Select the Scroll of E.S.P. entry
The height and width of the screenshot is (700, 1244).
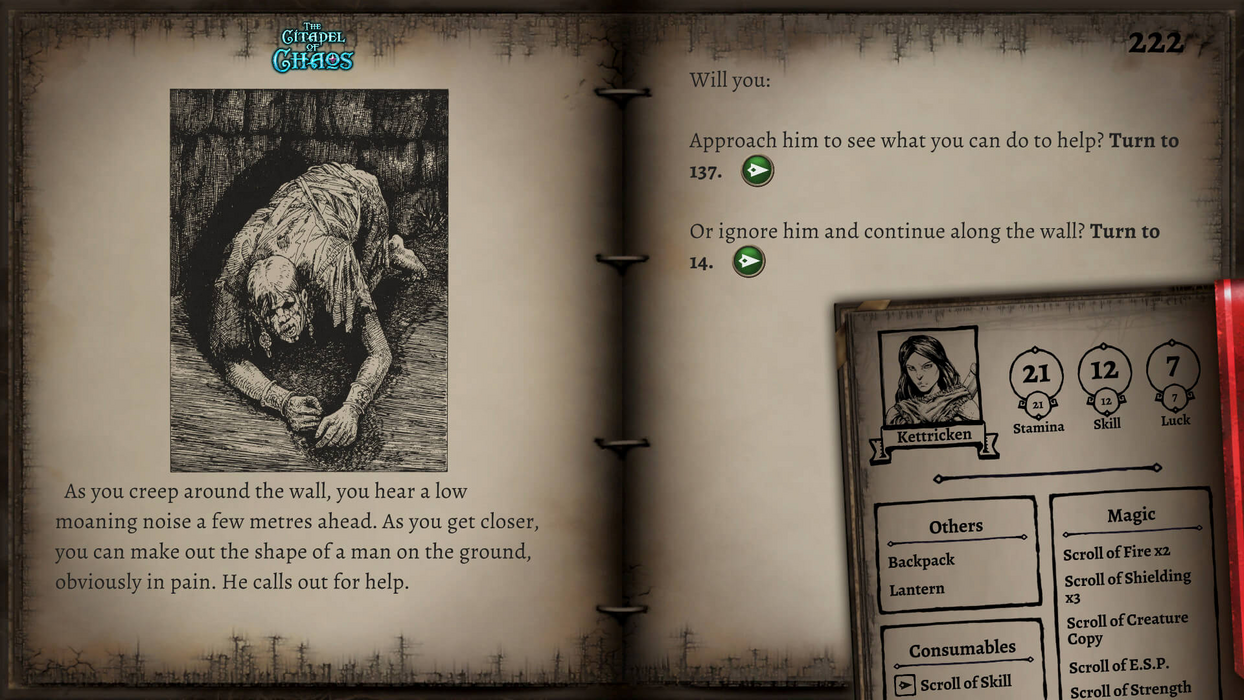(1118, 666)
